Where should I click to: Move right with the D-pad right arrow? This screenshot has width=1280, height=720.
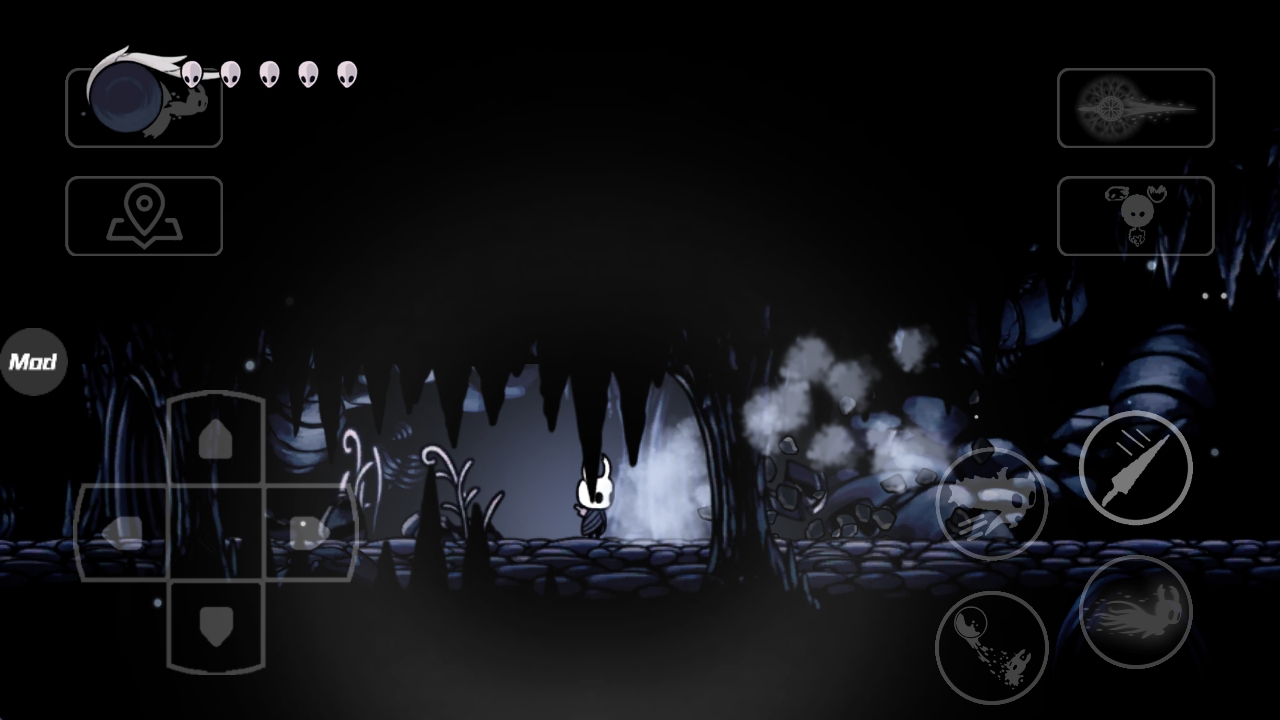[306, 532]
